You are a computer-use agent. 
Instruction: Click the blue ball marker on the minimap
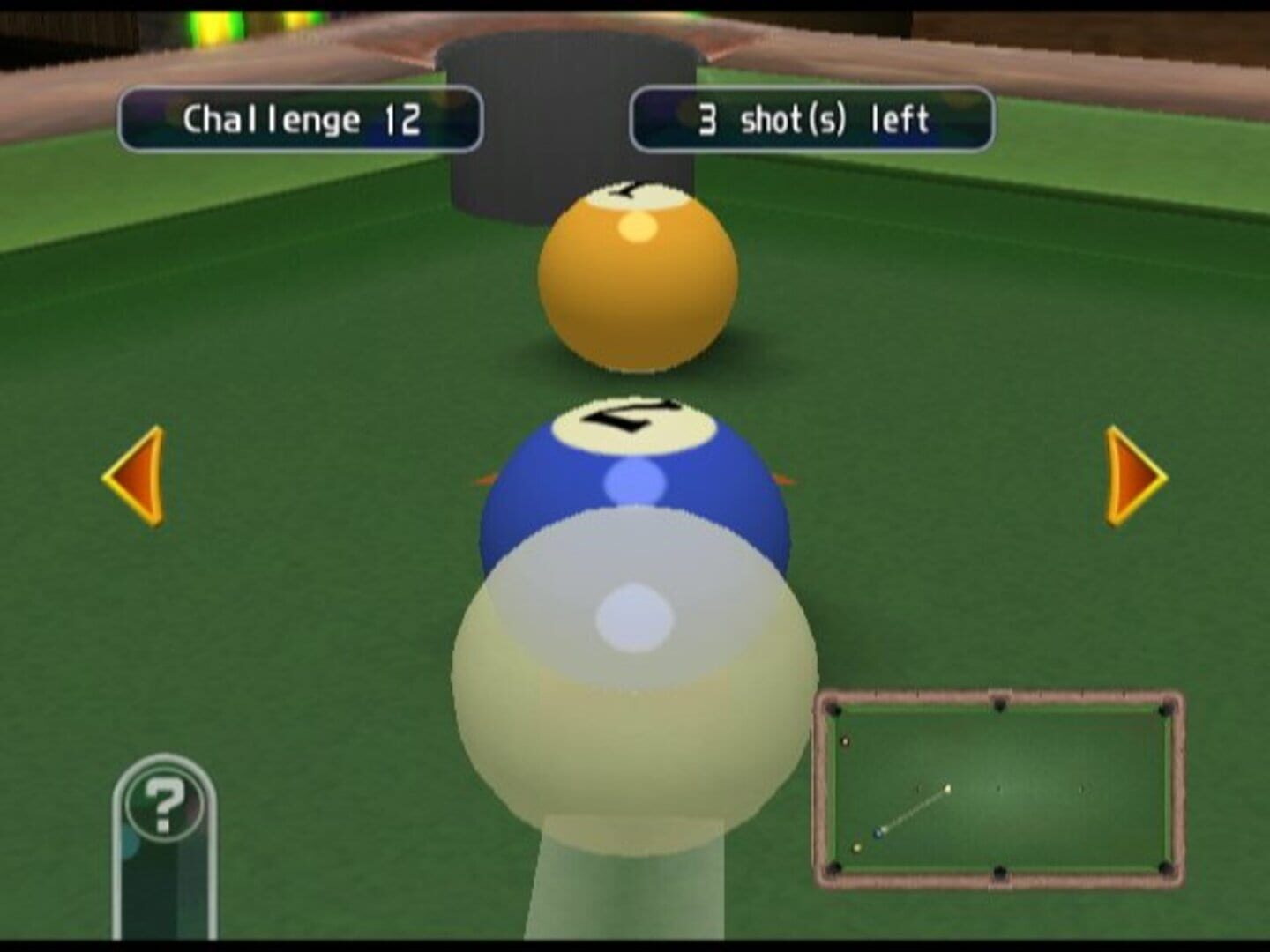[x=878, y=833]
